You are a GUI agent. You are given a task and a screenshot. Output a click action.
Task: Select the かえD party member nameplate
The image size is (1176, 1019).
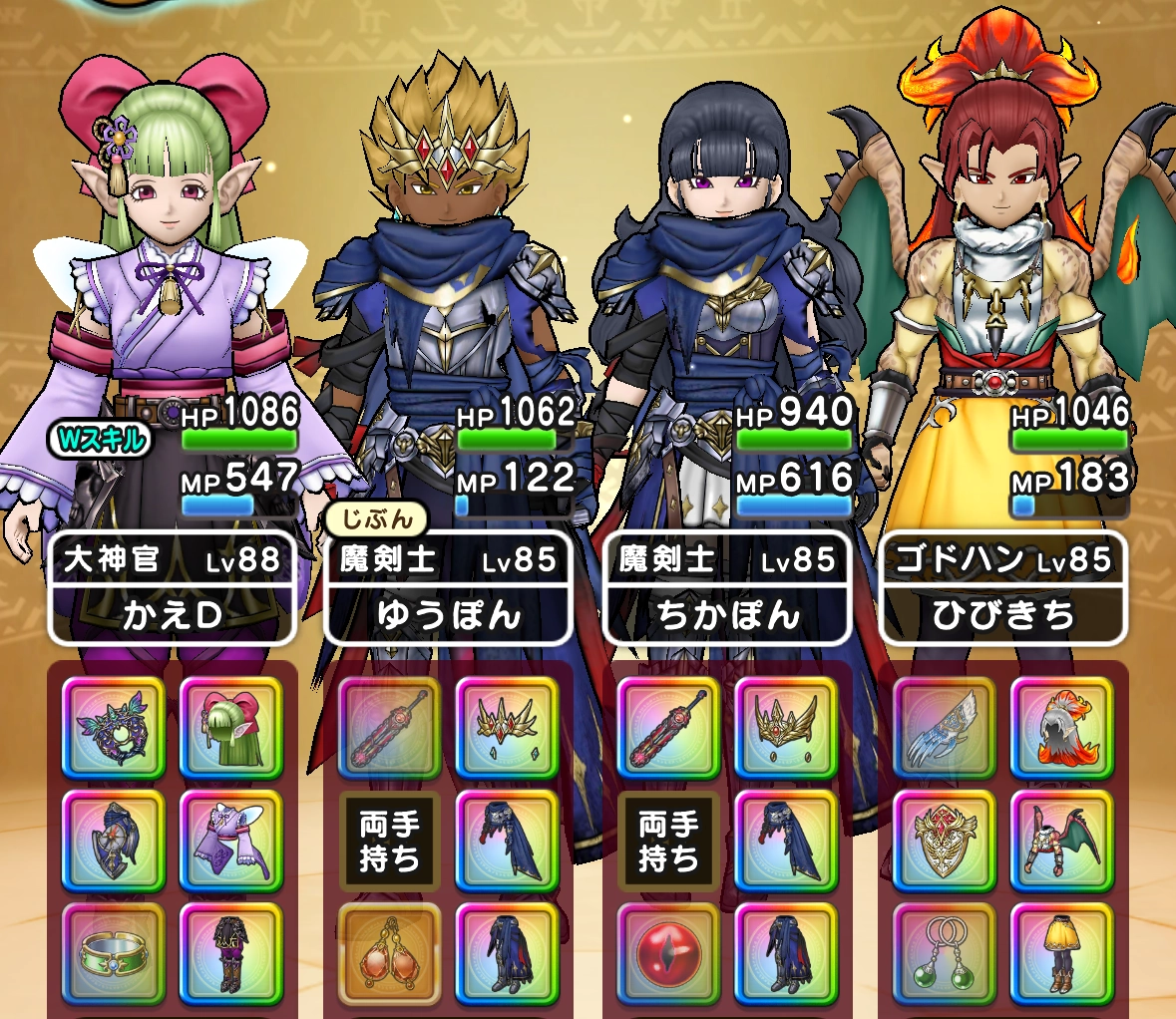tap(172, 589)
